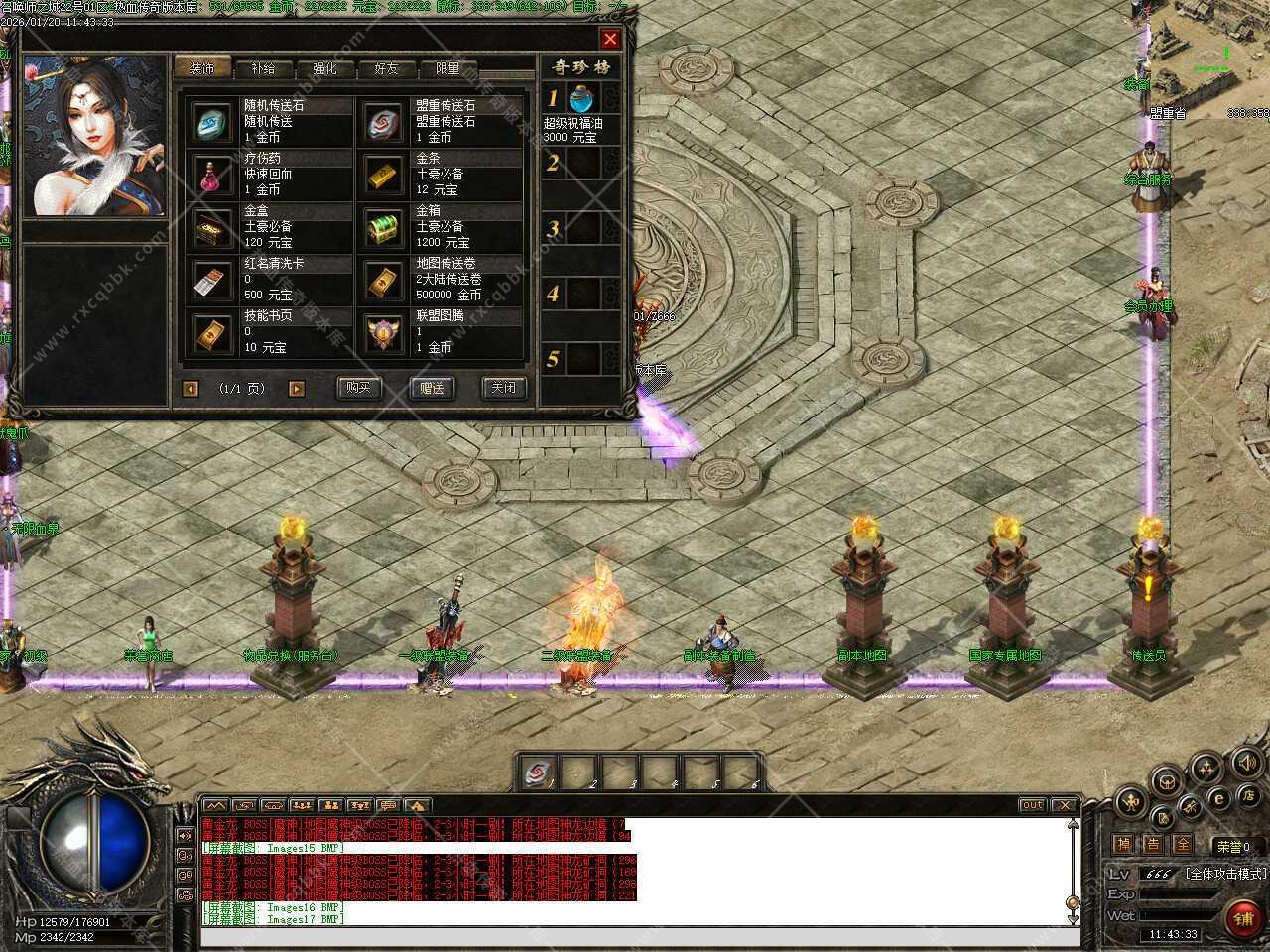Click the 赠送 gift button
This screenshot has width=1270, height=952.
(x=432, y=388)
